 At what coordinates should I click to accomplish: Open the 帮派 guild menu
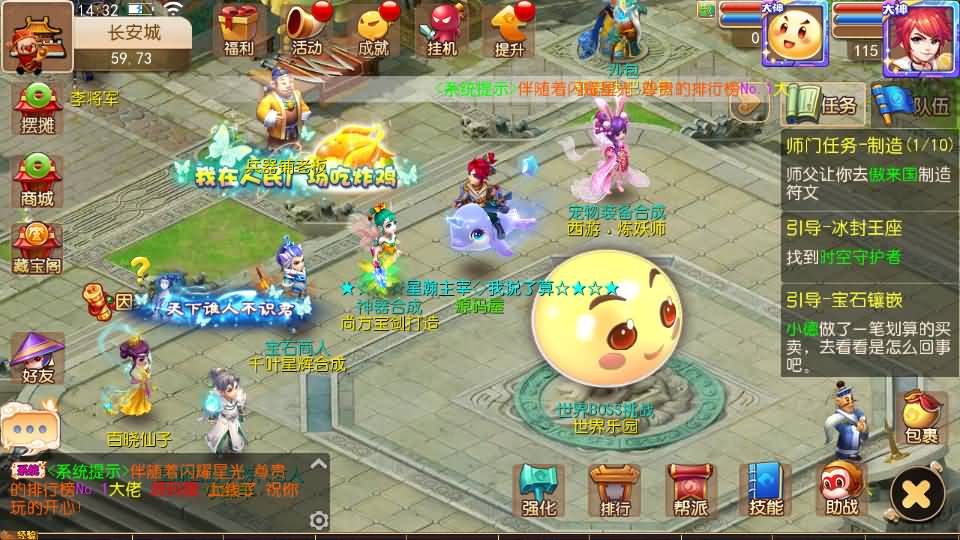(690, 490)
